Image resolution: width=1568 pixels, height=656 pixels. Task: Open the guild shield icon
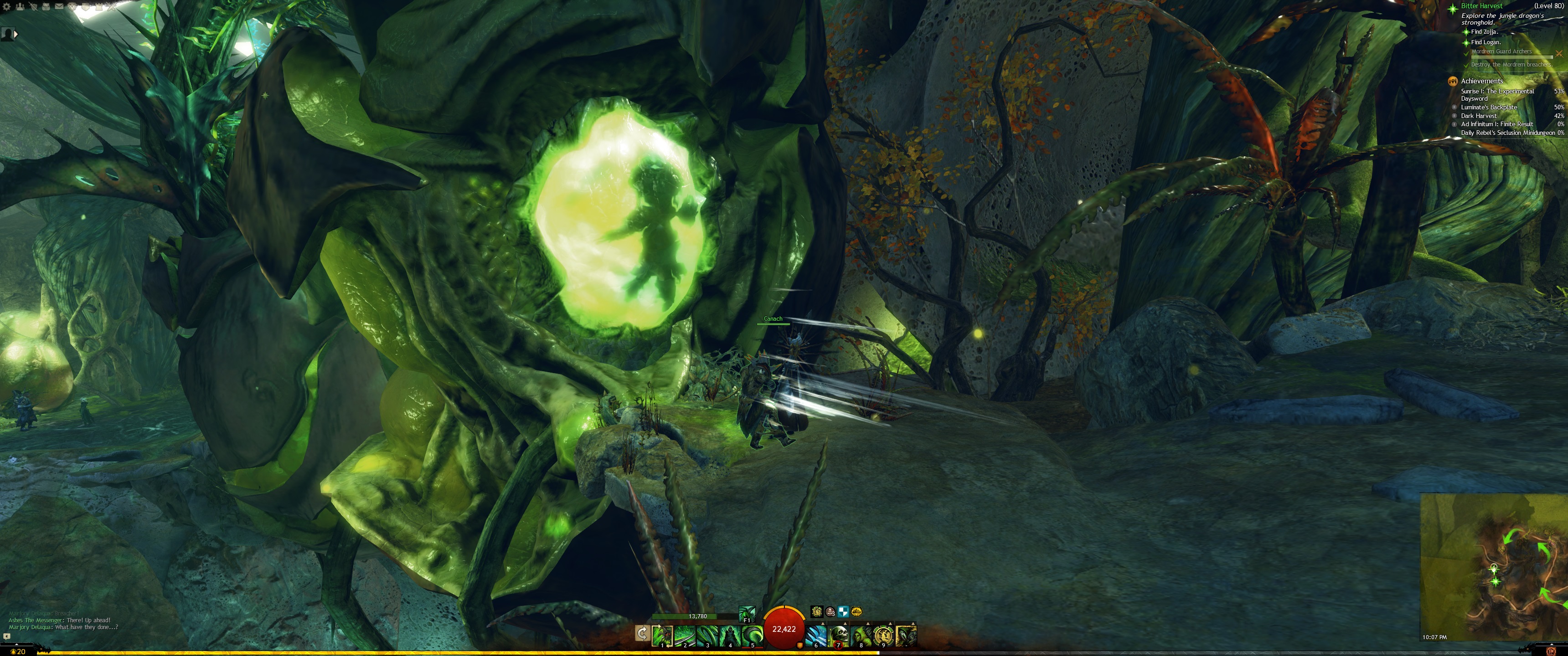tap(86, 6)
